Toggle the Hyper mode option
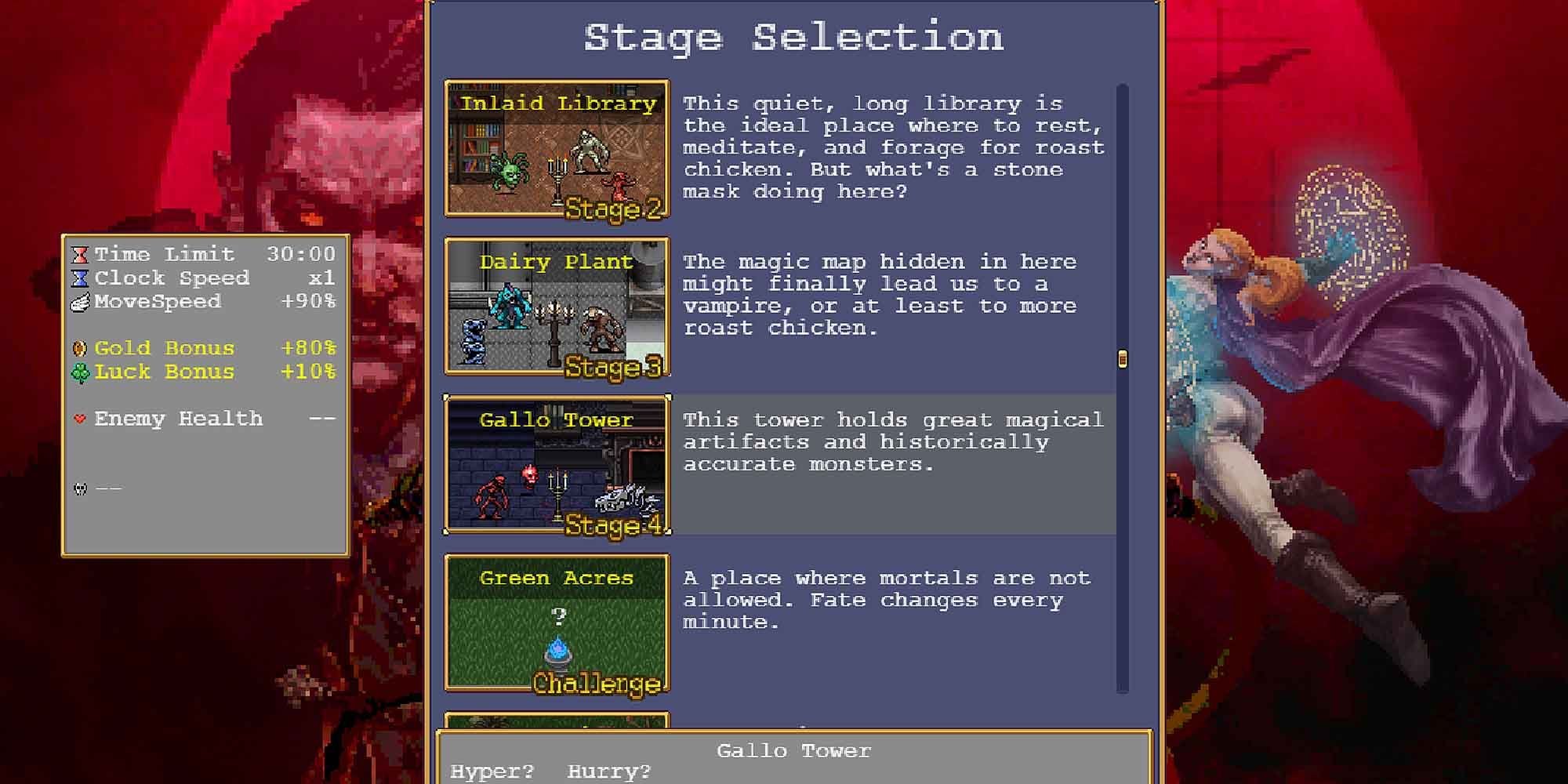This screenshot has height=784, width=1568. point(492,771)
